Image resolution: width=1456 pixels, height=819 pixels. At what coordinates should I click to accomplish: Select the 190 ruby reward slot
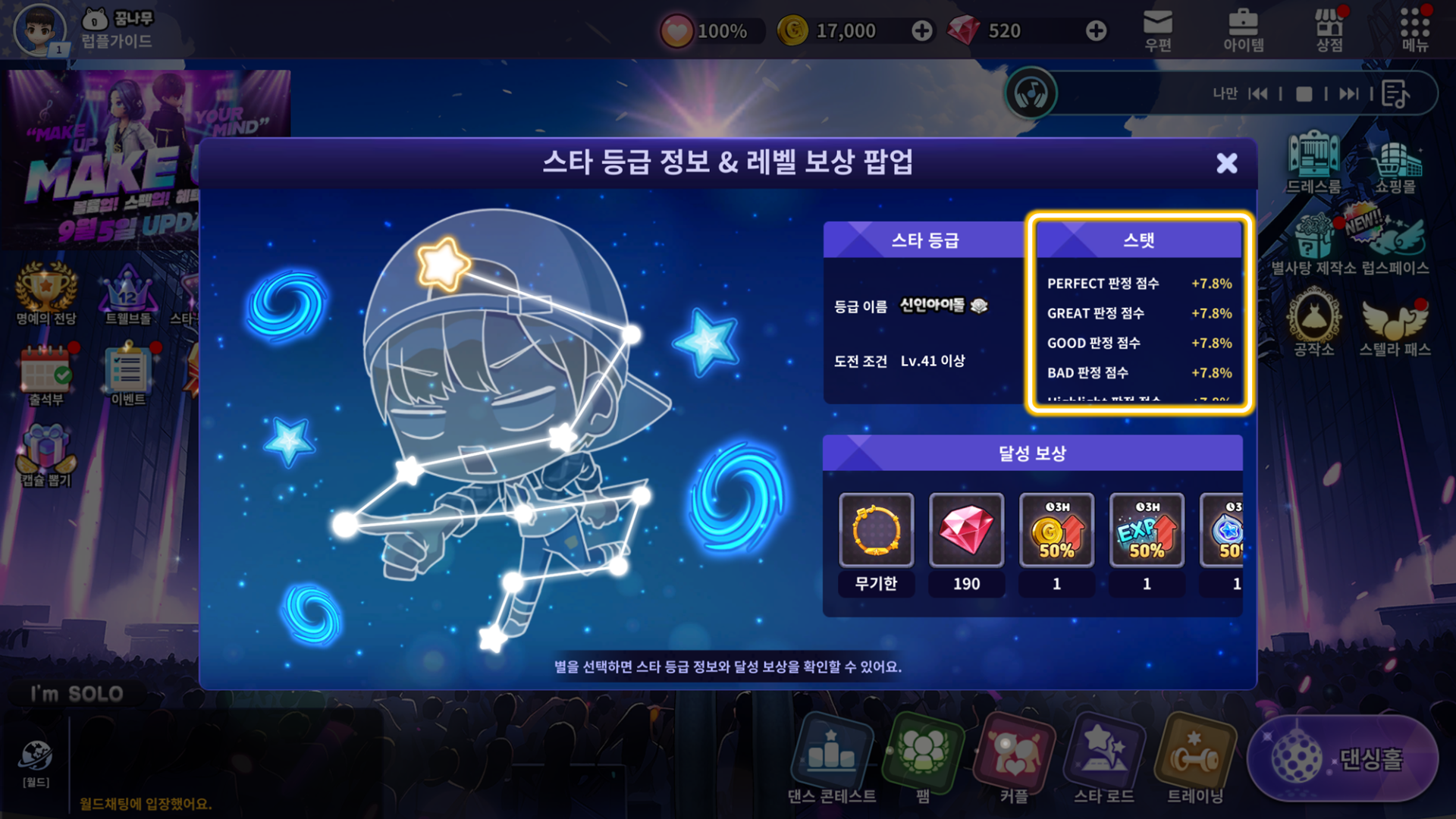(966, 530)
